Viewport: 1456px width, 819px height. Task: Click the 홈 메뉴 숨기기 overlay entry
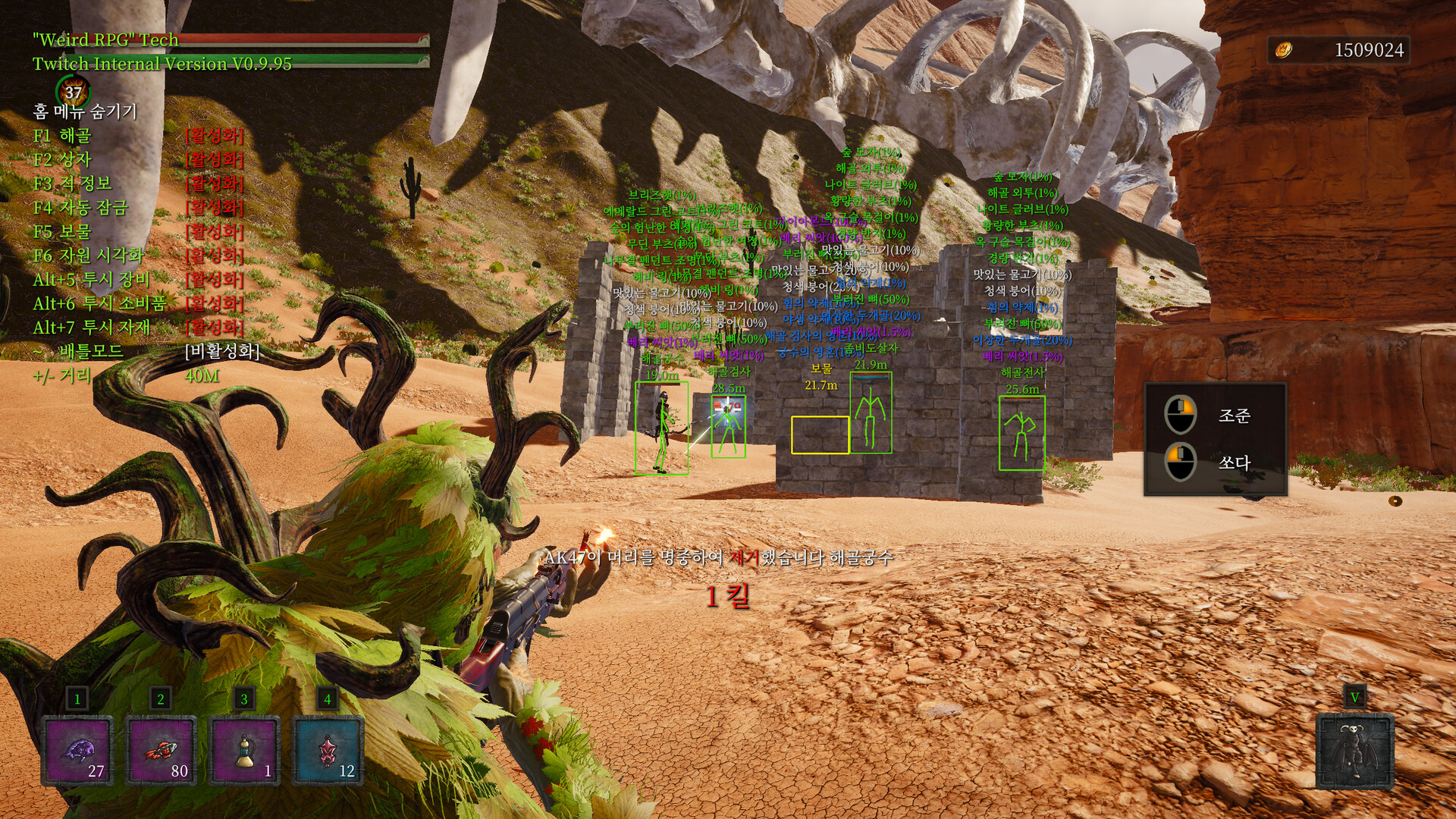click(x=84, y=111)
